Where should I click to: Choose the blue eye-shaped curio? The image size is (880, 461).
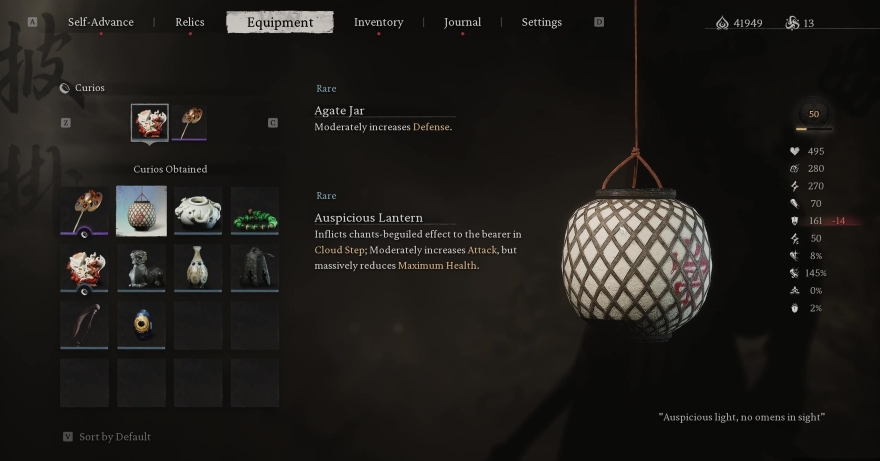pos(141,324)
